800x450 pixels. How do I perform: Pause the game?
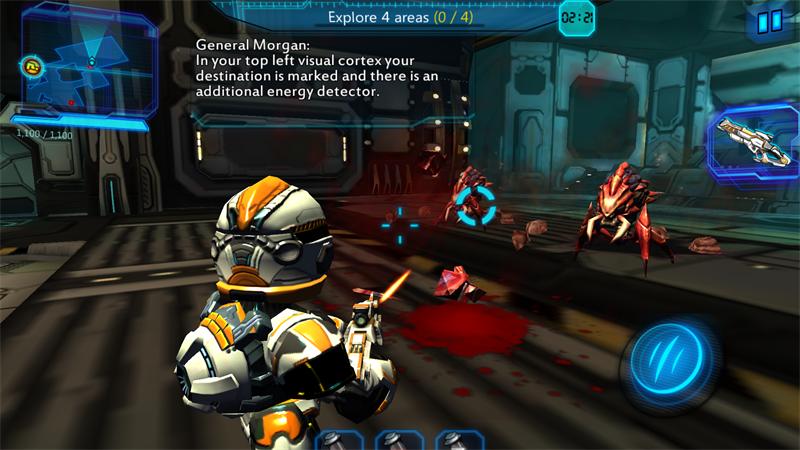769,21
